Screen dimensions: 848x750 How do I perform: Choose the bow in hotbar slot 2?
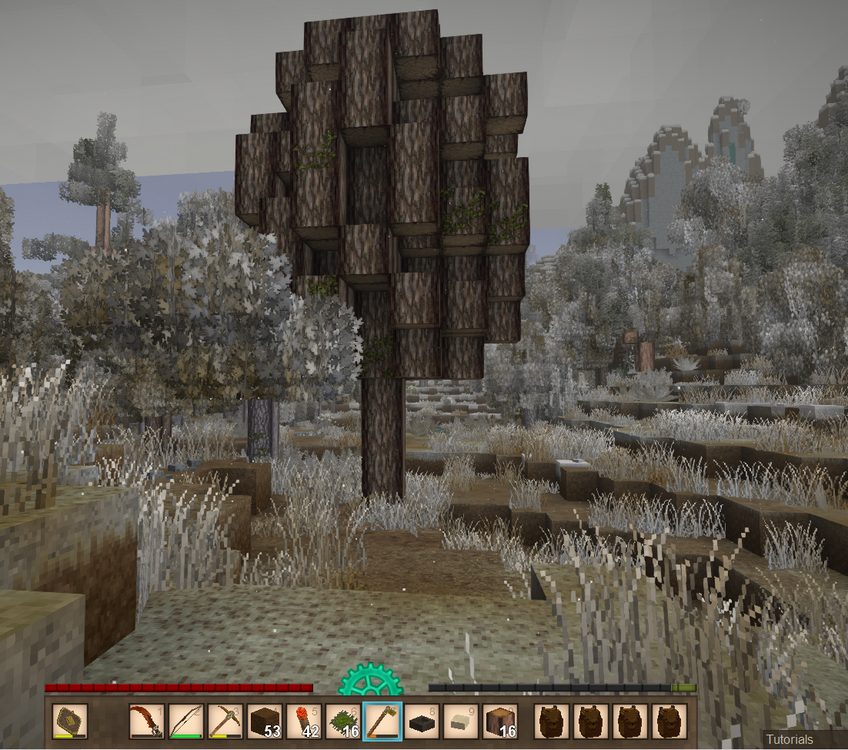186,721
